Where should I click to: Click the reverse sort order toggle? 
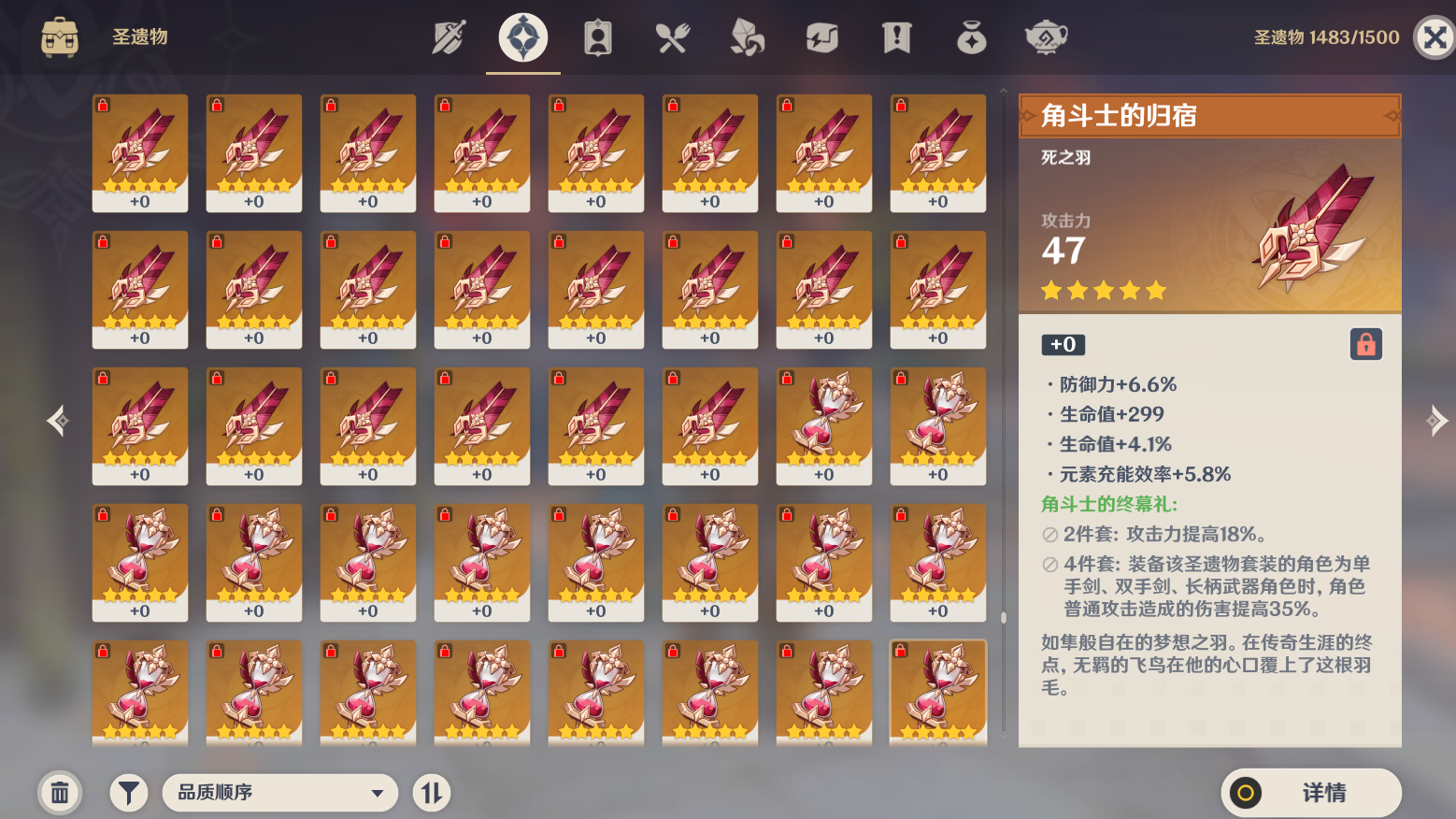coord(432,792)
